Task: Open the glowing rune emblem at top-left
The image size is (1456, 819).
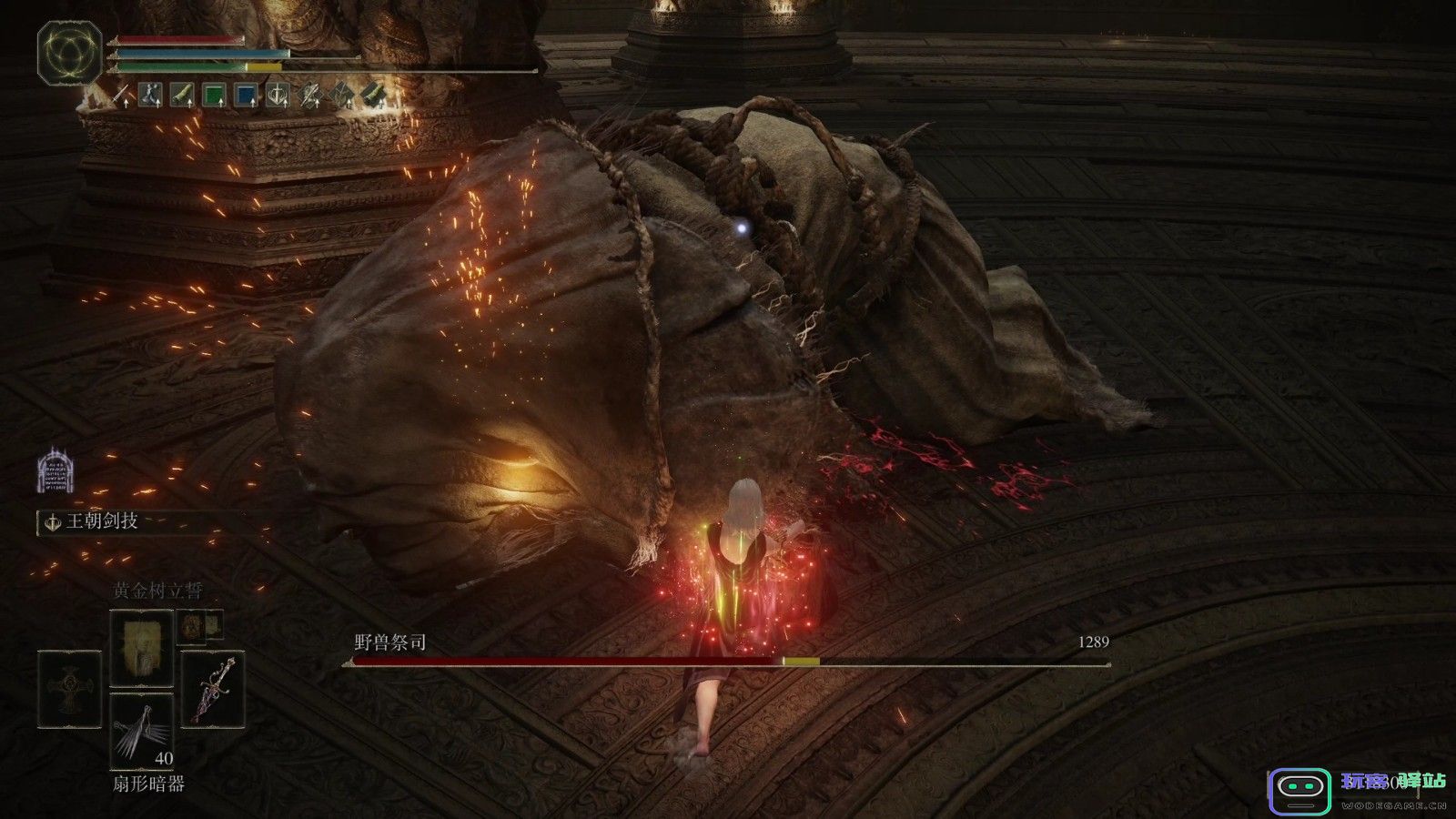Action: (69, 53)
